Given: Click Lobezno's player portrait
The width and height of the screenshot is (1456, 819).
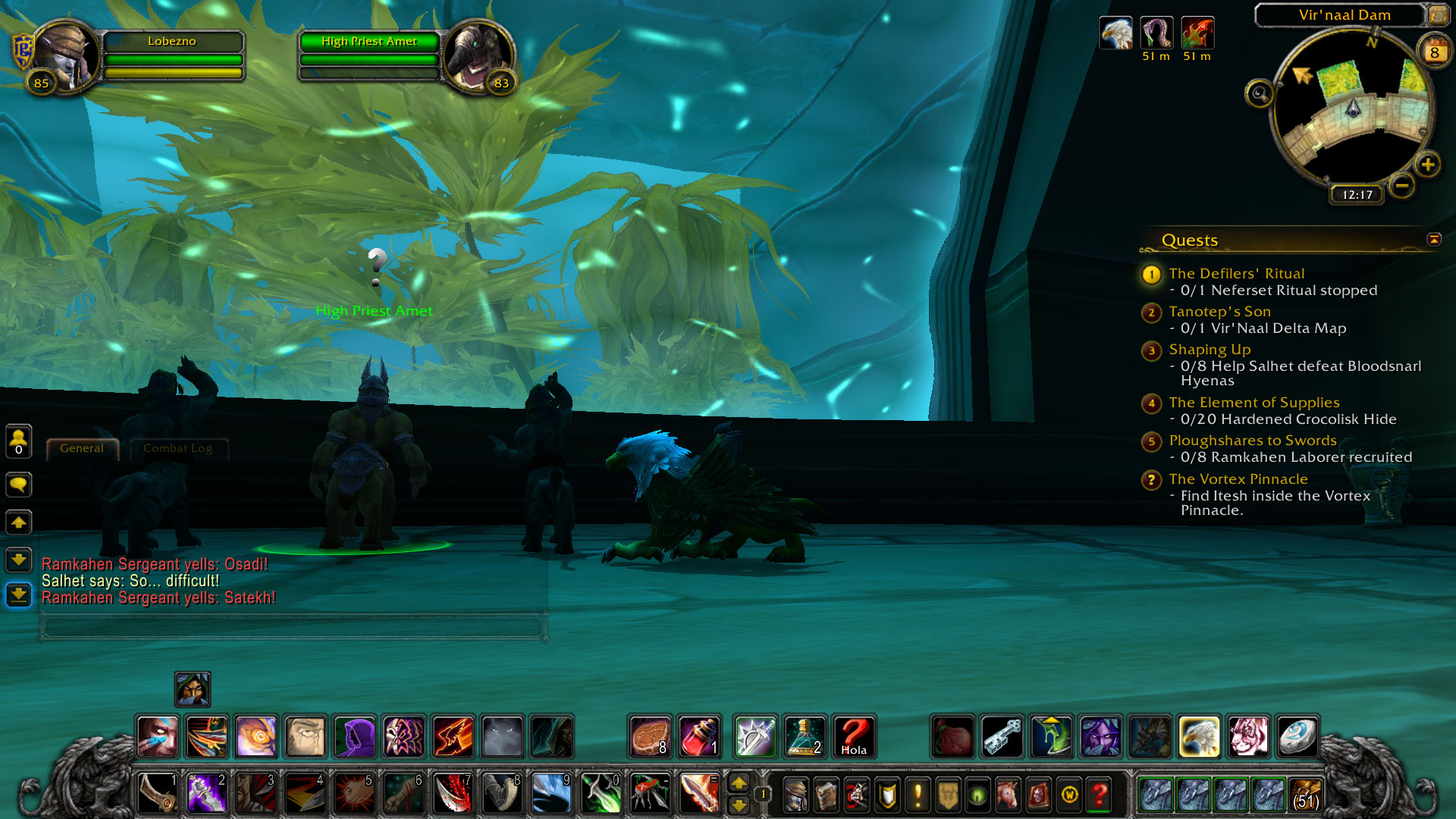Looking at the screenshot, I should (66, 58).
